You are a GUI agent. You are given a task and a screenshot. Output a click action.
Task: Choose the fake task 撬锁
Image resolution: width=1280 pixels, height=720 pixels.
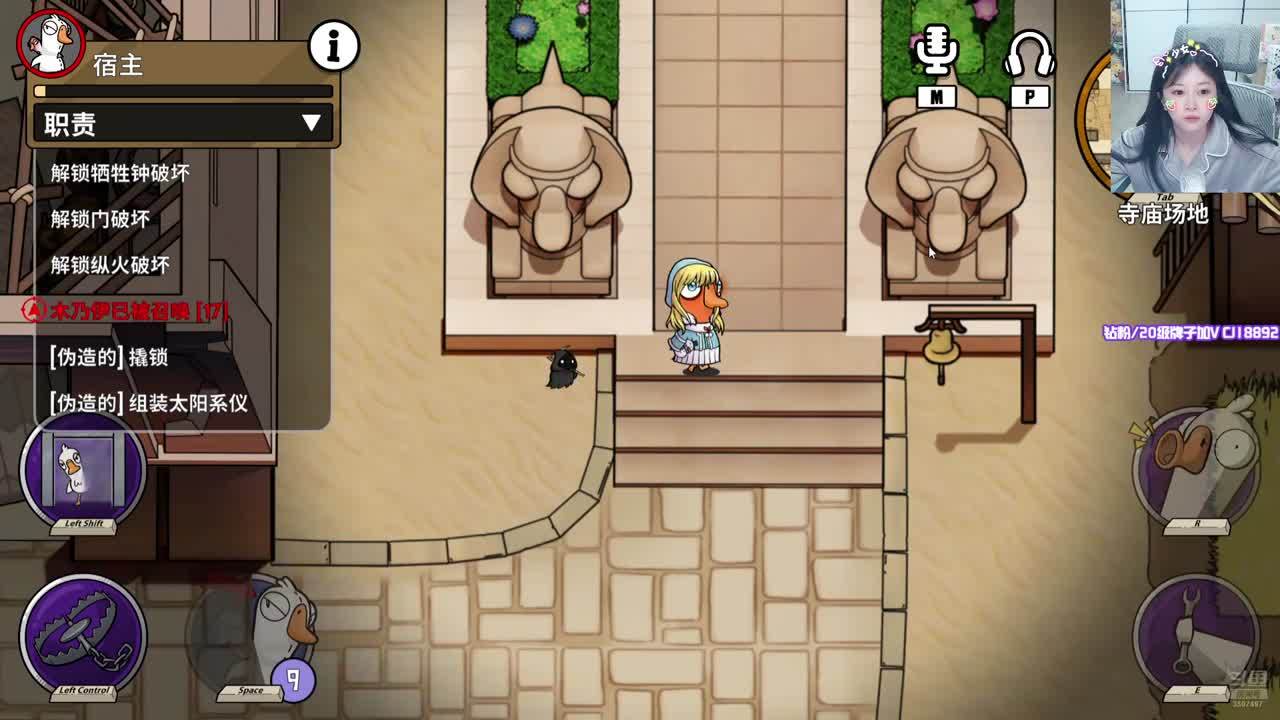[108, 357]
